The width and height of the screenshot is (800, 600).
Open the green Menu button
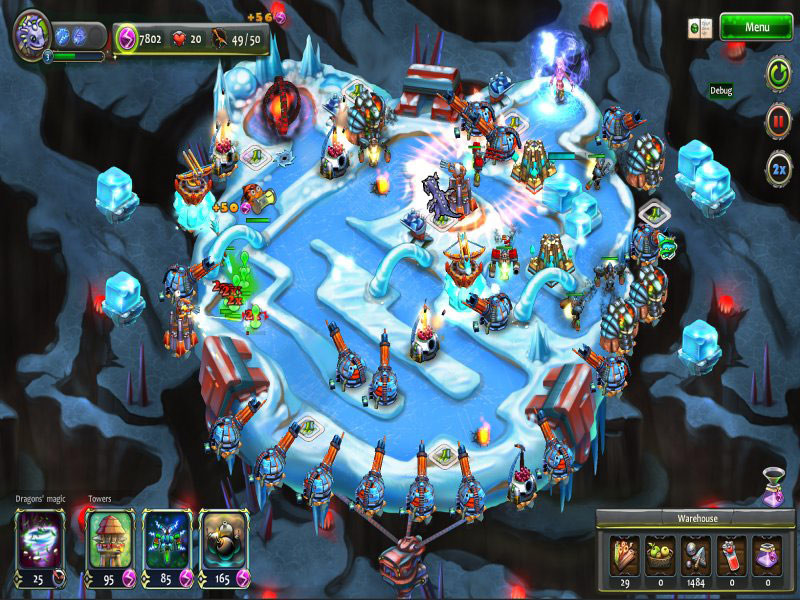coord(756,27)
